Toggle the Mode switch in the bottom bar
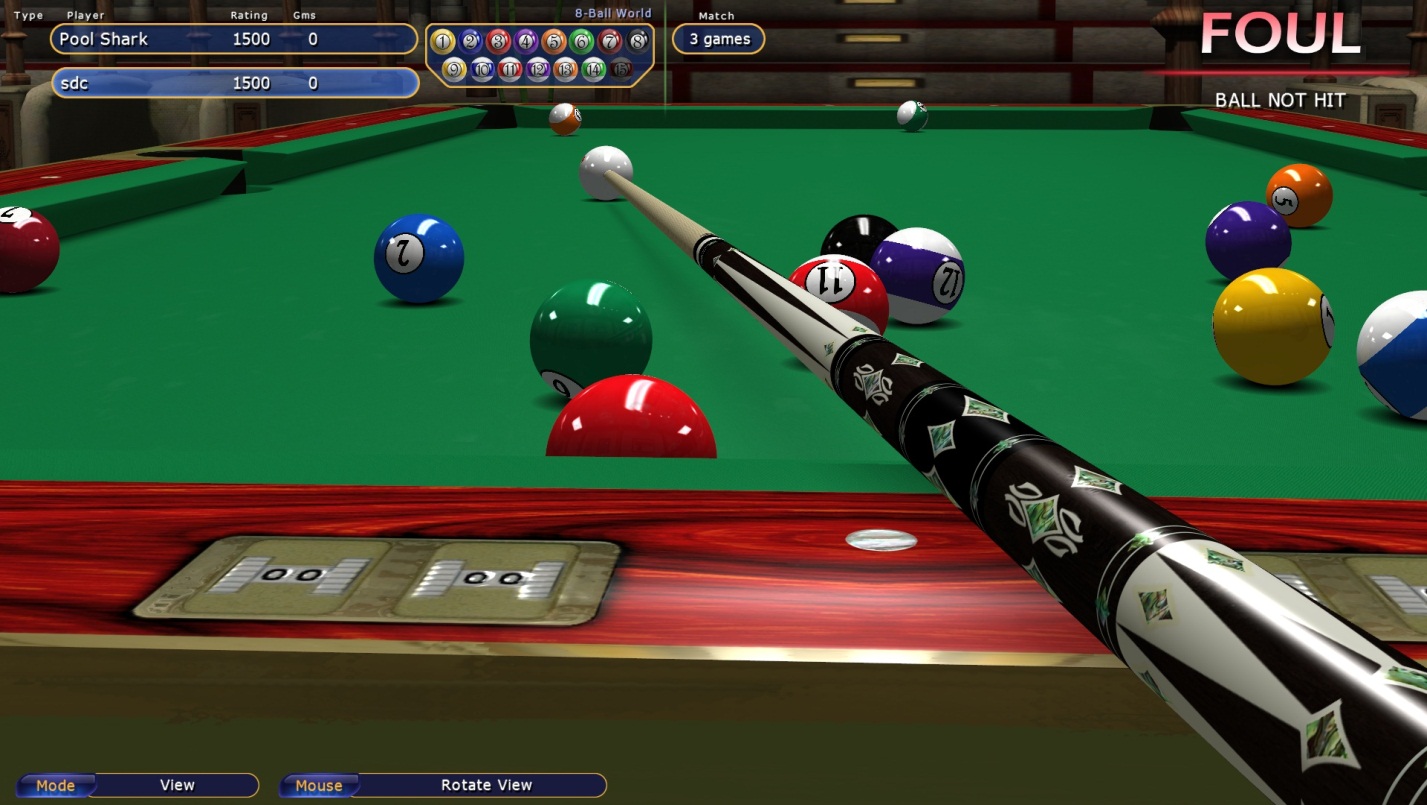This screenshot has width=1427, height=805. pos(57,785)
